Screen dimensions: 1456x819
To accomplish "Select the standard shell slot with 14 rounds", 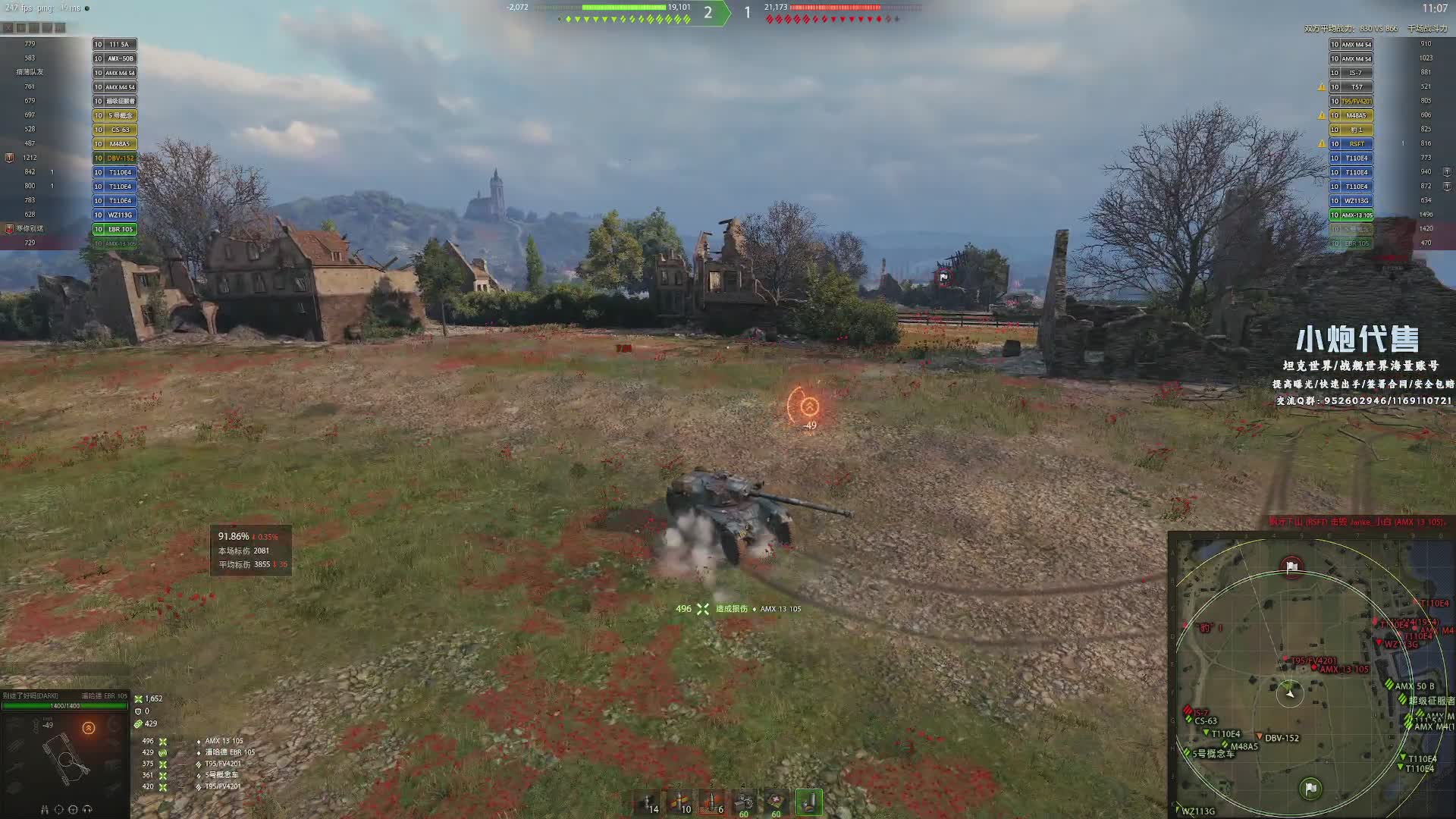I will [x=648, y=802].
